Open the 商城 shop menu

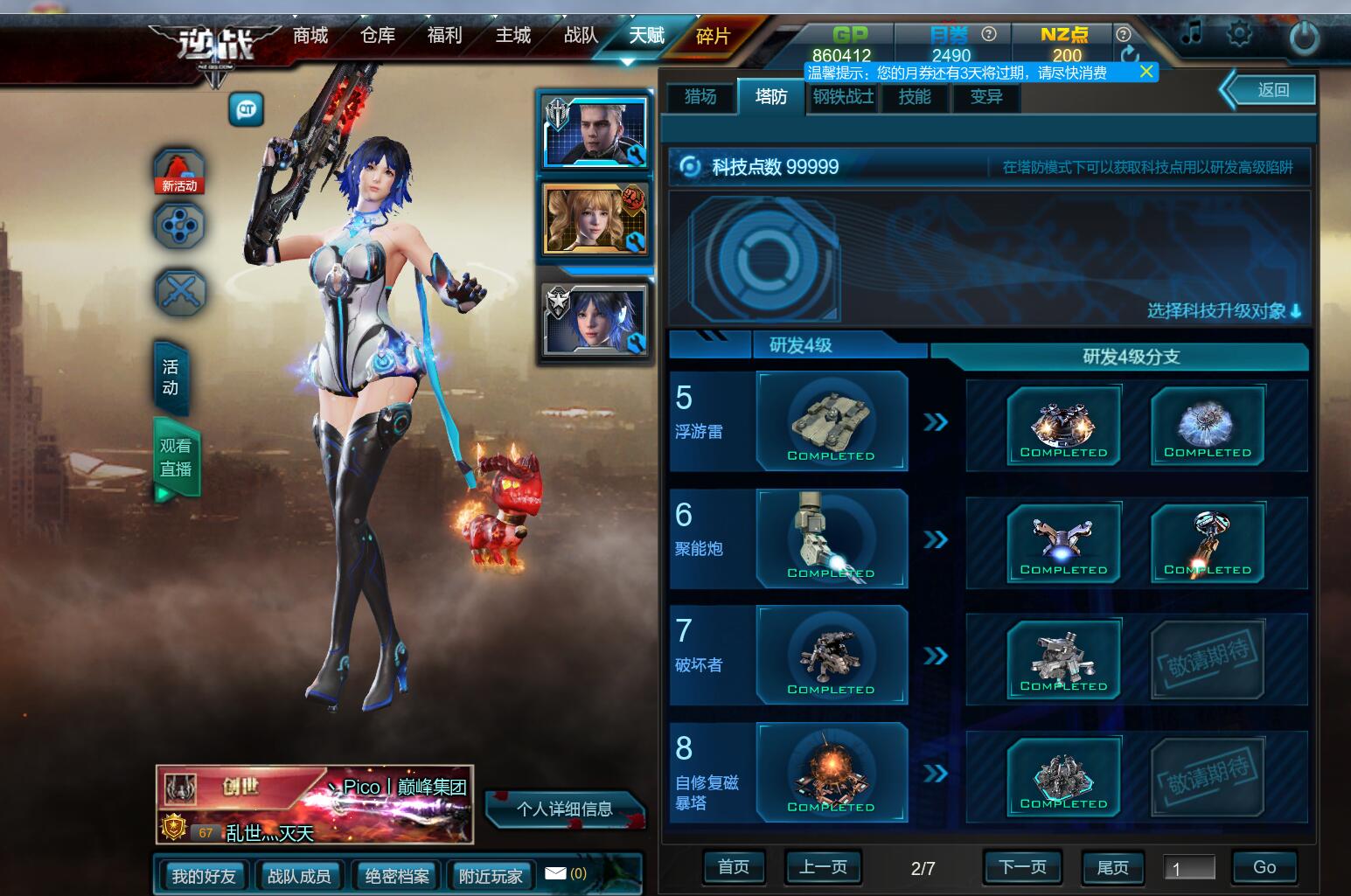[x=310, y=36]
